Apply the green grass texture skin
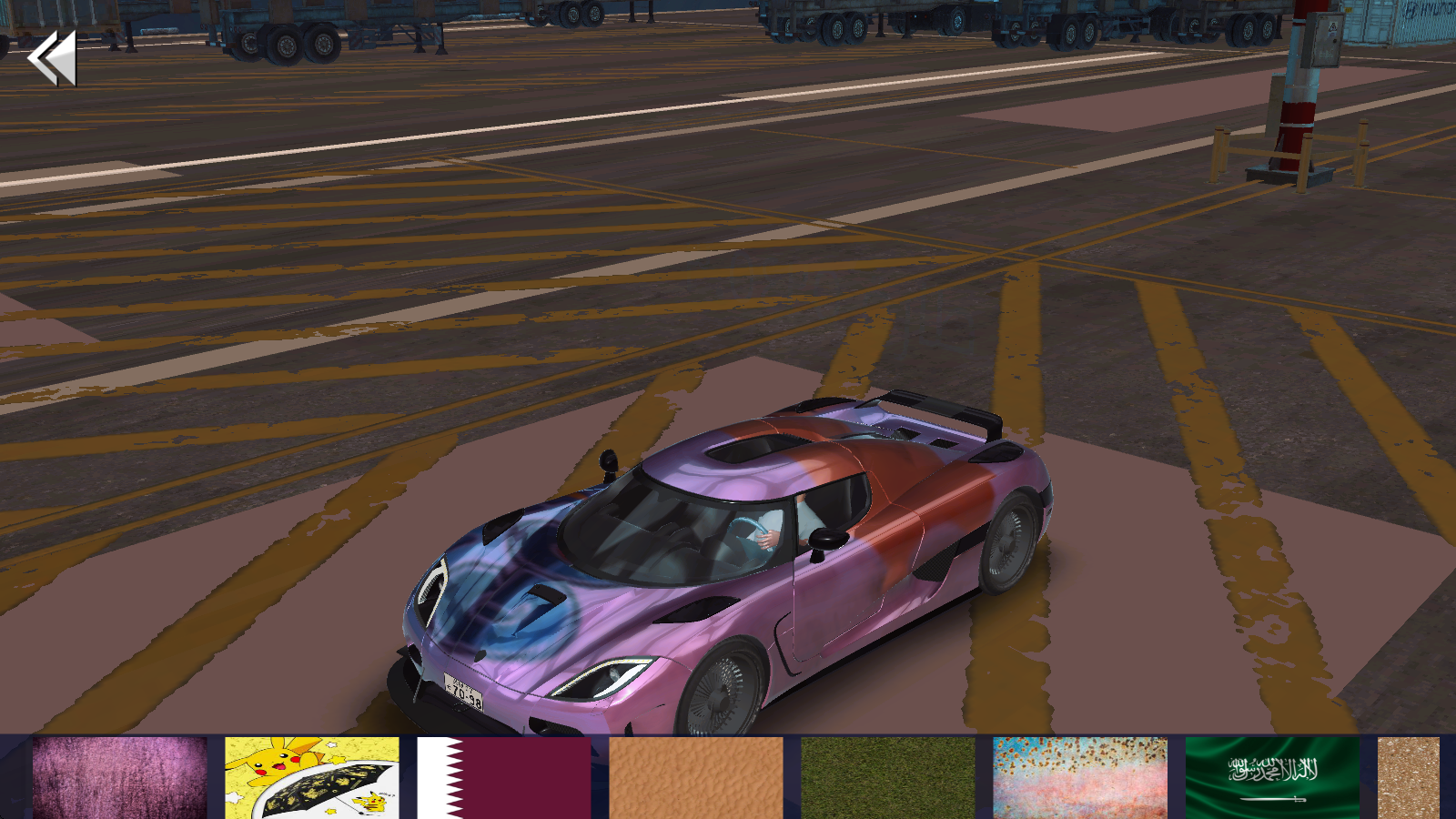Viewport: 1456px width, 819px height. coord(888,778)
